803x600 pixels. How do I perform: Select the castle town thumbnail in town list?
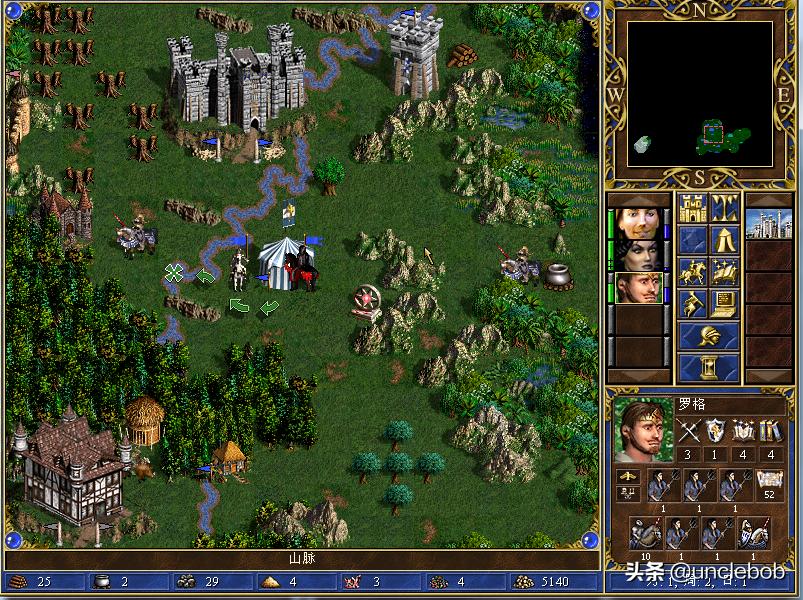coord(769,222)
